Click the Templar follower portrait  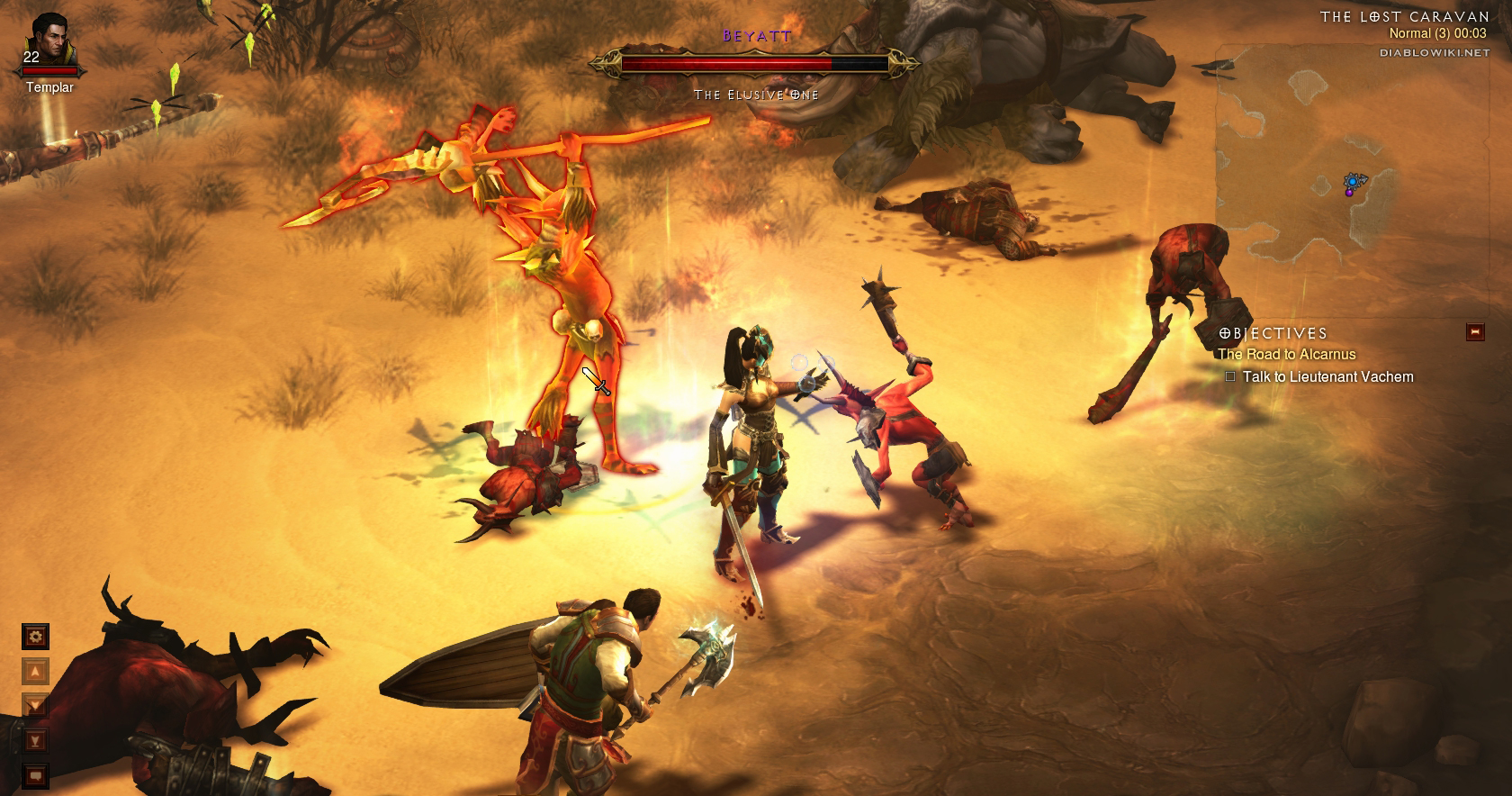pyautogui.click(x=49, y=41)
